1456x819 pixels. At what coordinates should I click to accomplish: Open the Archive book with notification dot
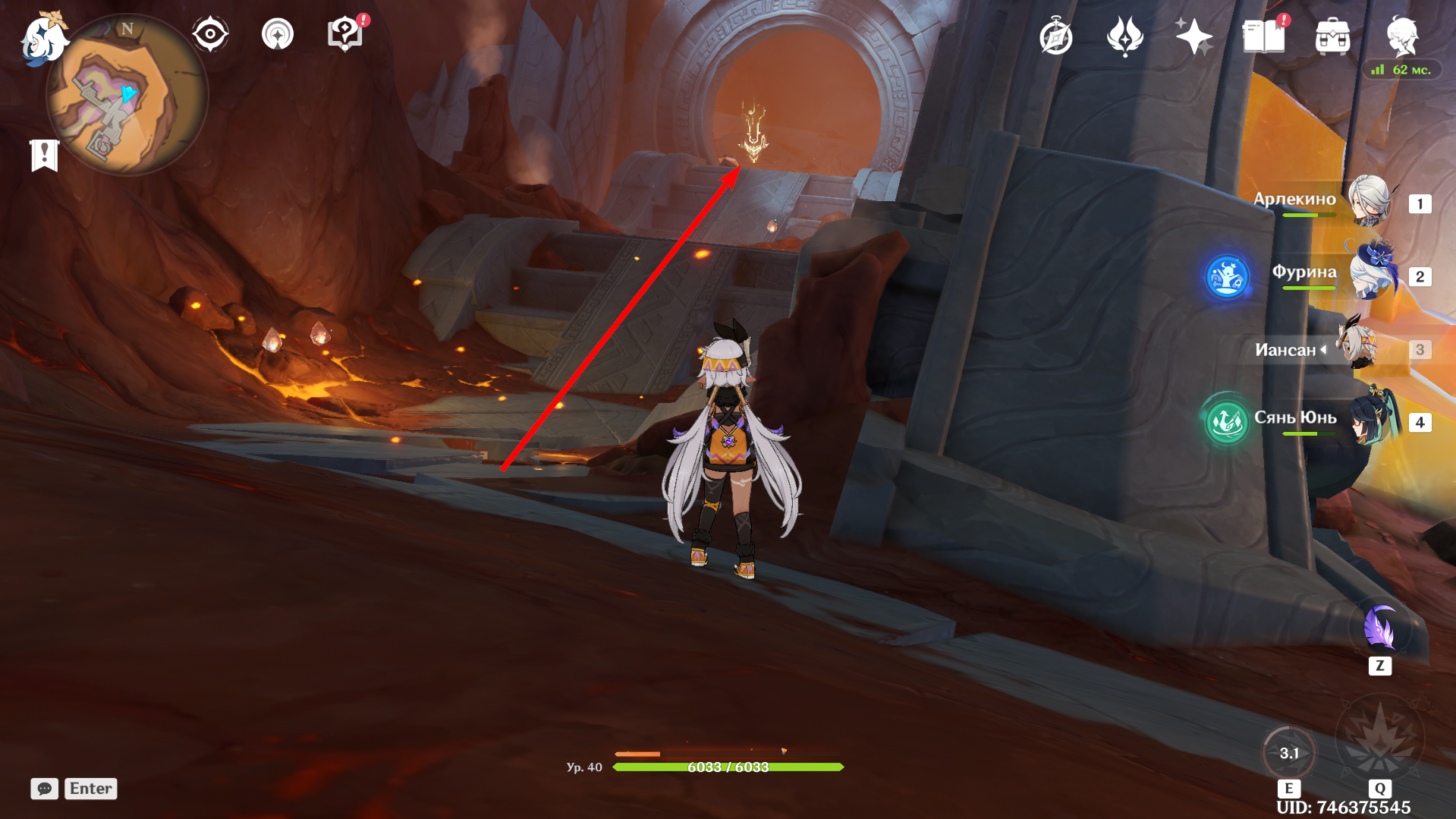[1264, 36]
